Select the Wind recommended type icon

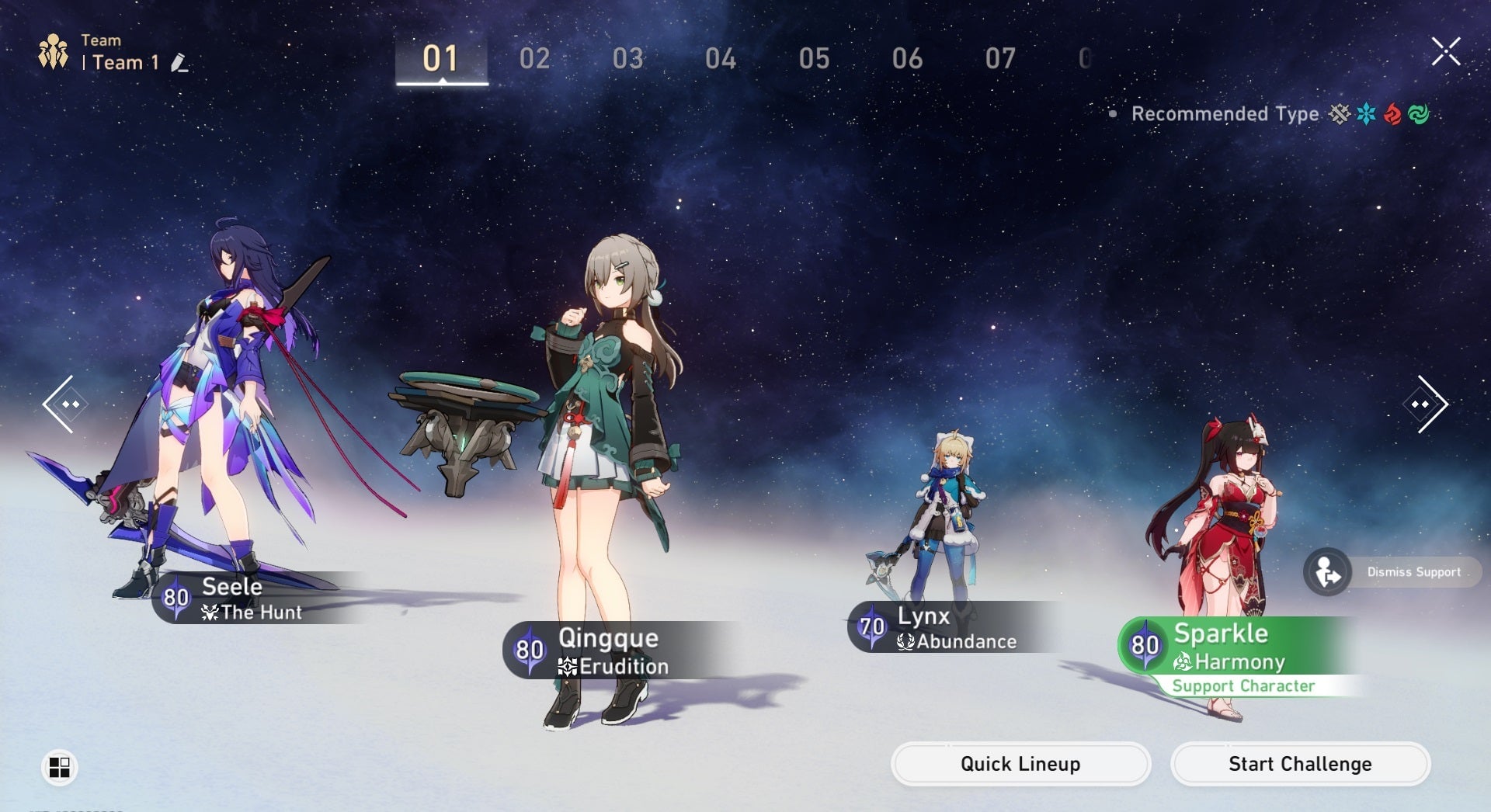pyautogui.click(x=1420, y=114)
